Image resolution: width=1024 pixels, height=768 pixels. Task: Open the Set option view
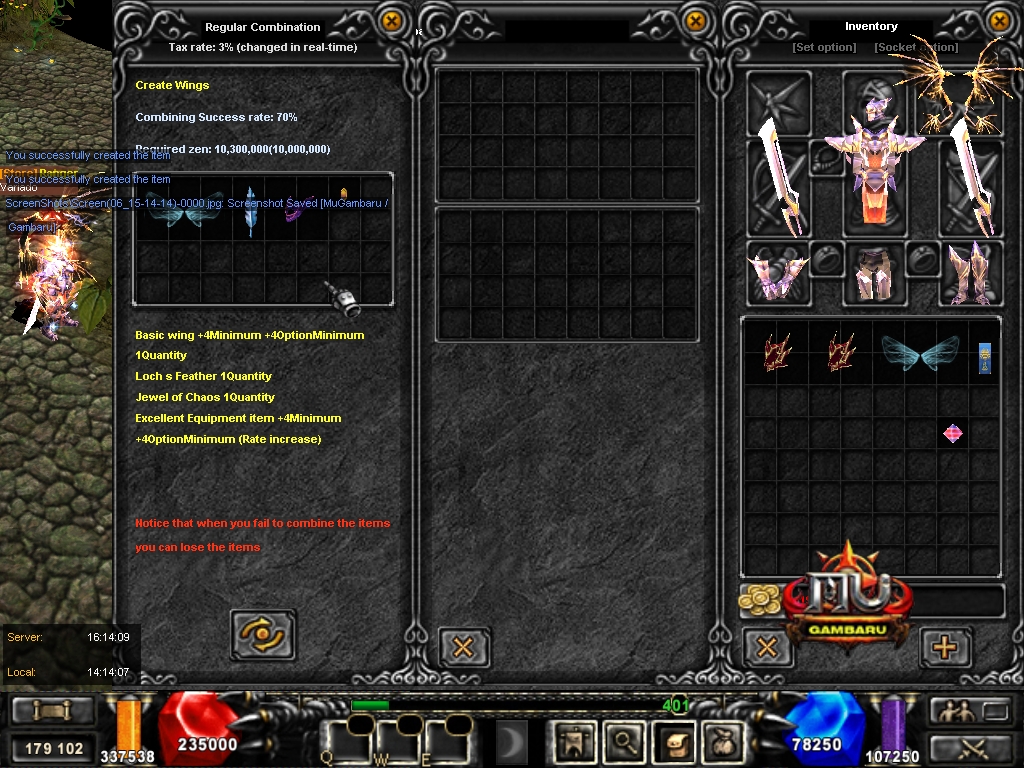click(x=824, y=47)
